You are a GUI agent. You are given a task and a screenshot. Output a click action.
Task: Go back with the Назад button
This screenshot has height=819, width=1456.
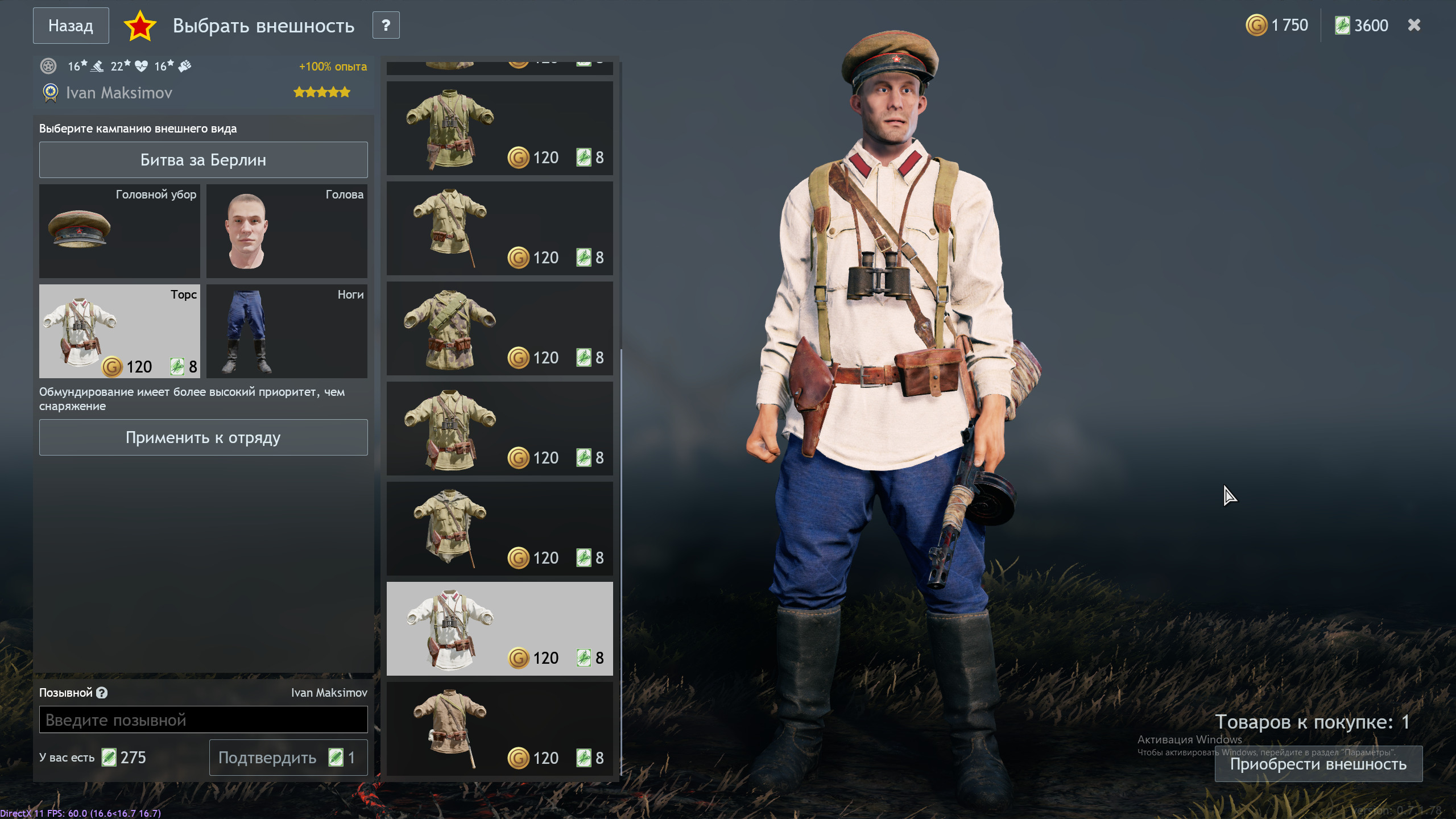[71, 26]
